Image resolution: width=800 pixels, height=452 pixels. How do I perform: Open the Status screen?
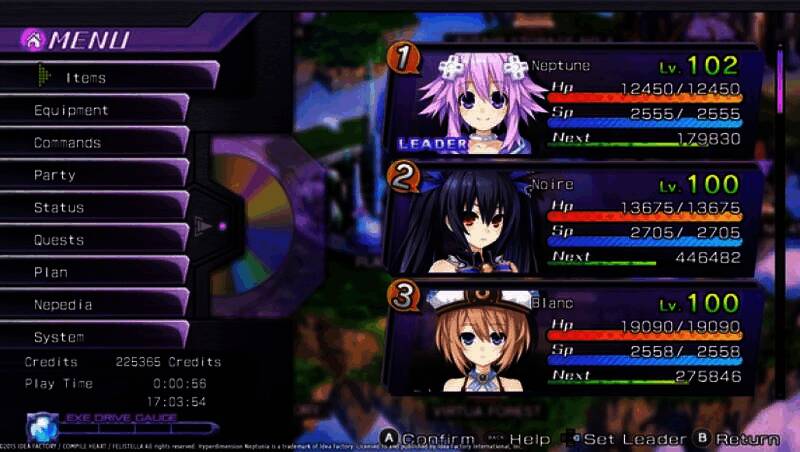(x=95, y=207)
